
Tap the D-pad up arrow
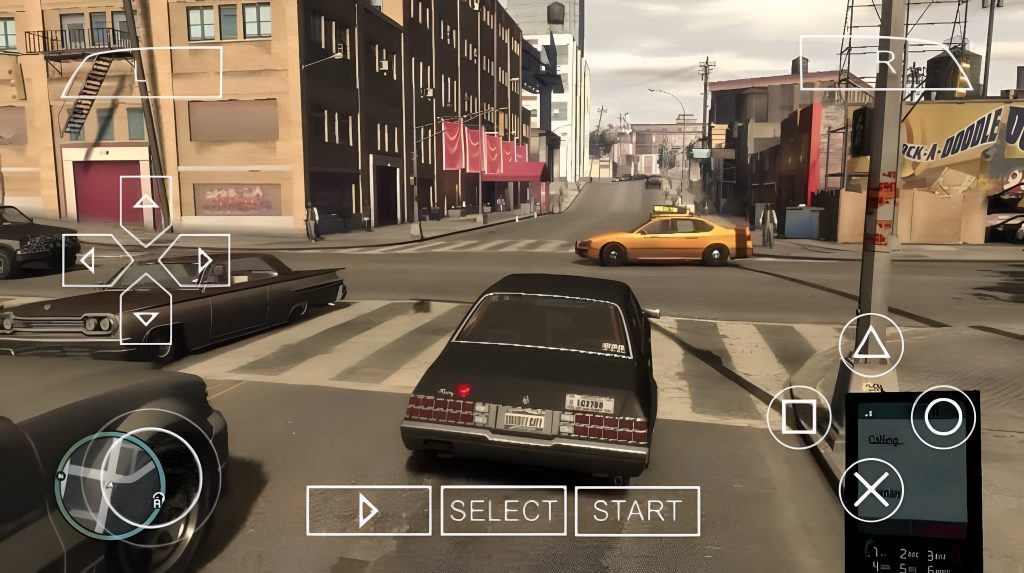tap(146, 203)
